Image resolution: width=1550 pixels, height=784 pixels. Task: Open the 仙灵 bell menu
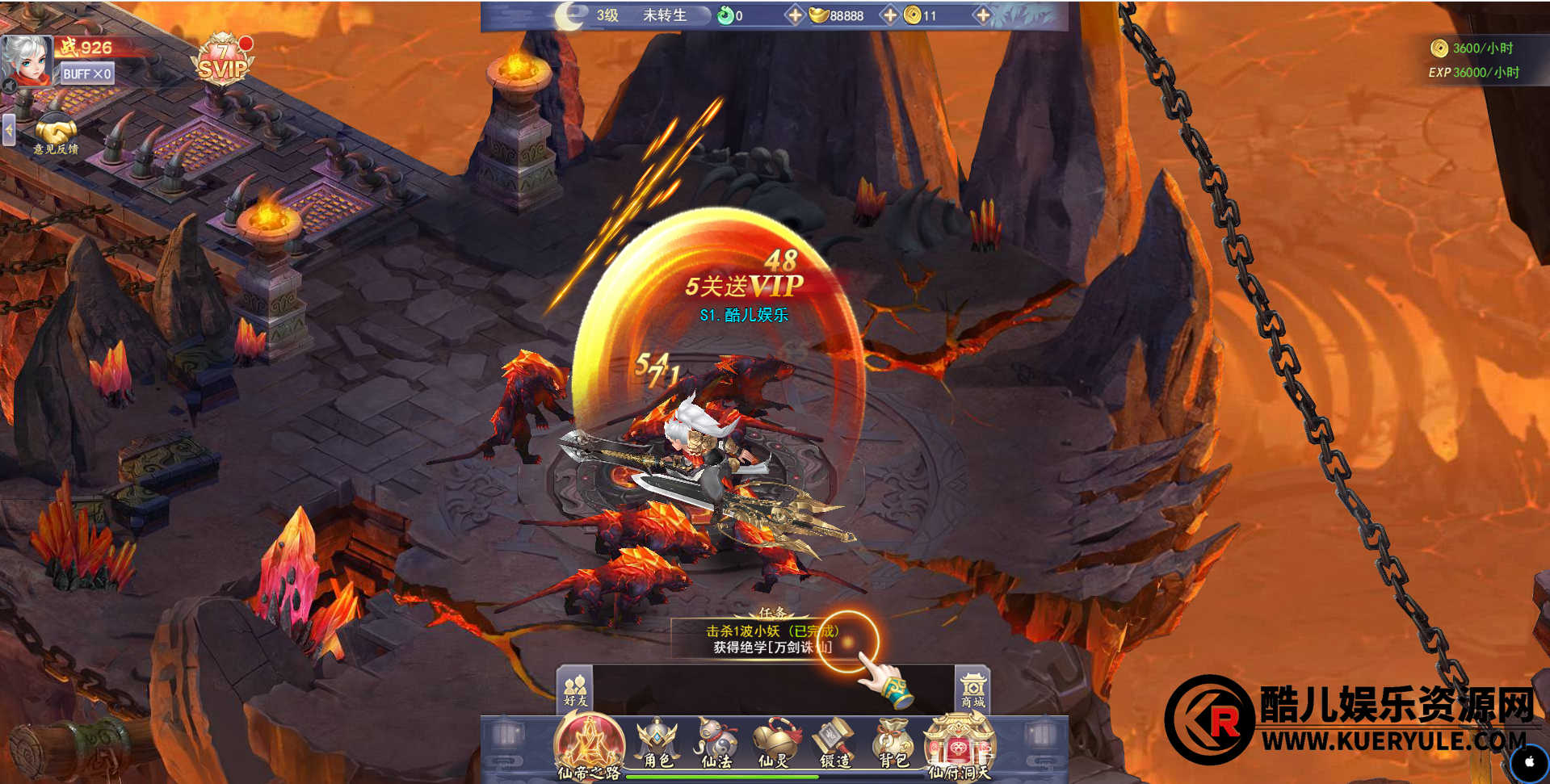point(774,744)
